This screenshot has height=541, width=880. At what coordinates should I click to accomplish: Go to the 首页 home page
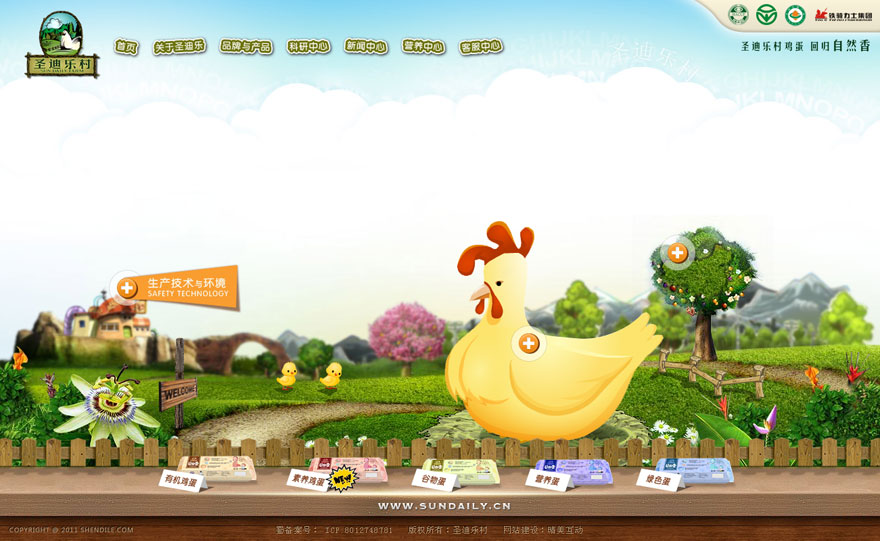[126, 47]
